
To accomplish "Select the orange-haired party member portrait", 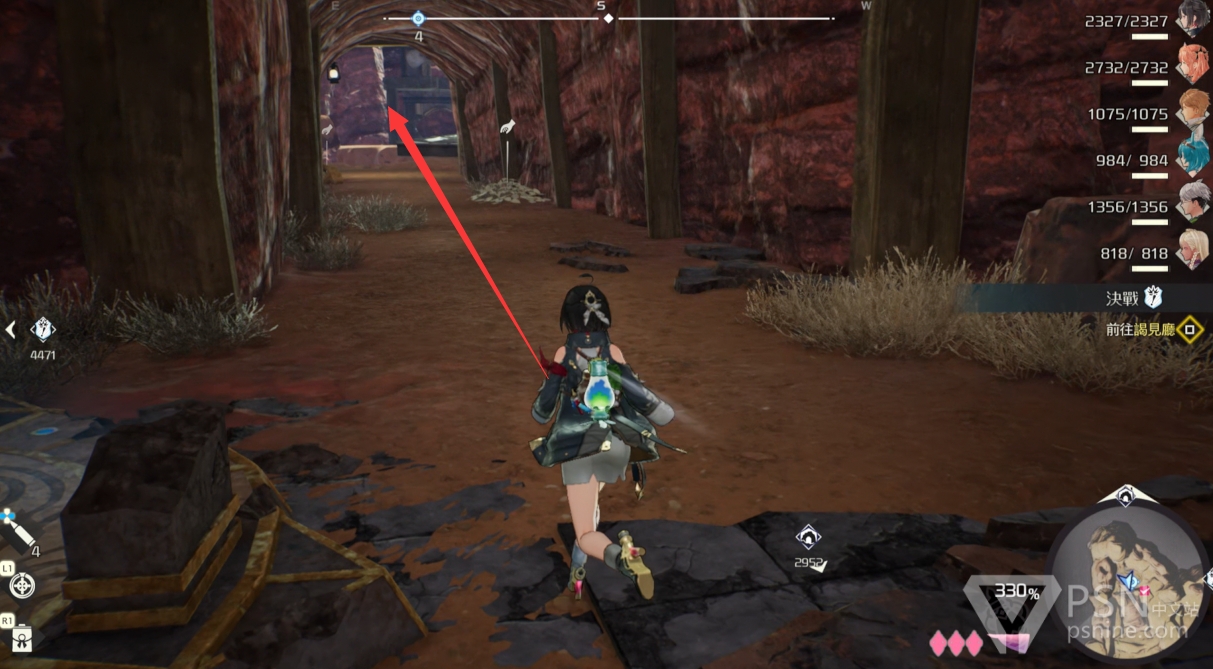I will click(1192, 65).
